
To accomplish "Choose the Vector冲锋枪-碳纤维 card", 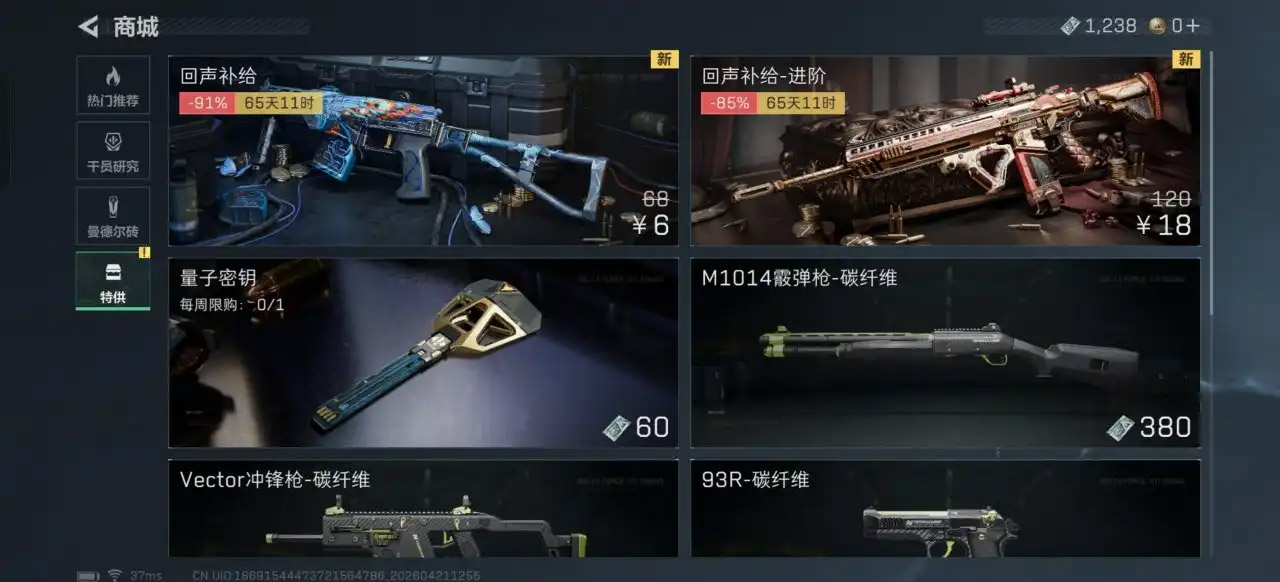I will [423, 509].
